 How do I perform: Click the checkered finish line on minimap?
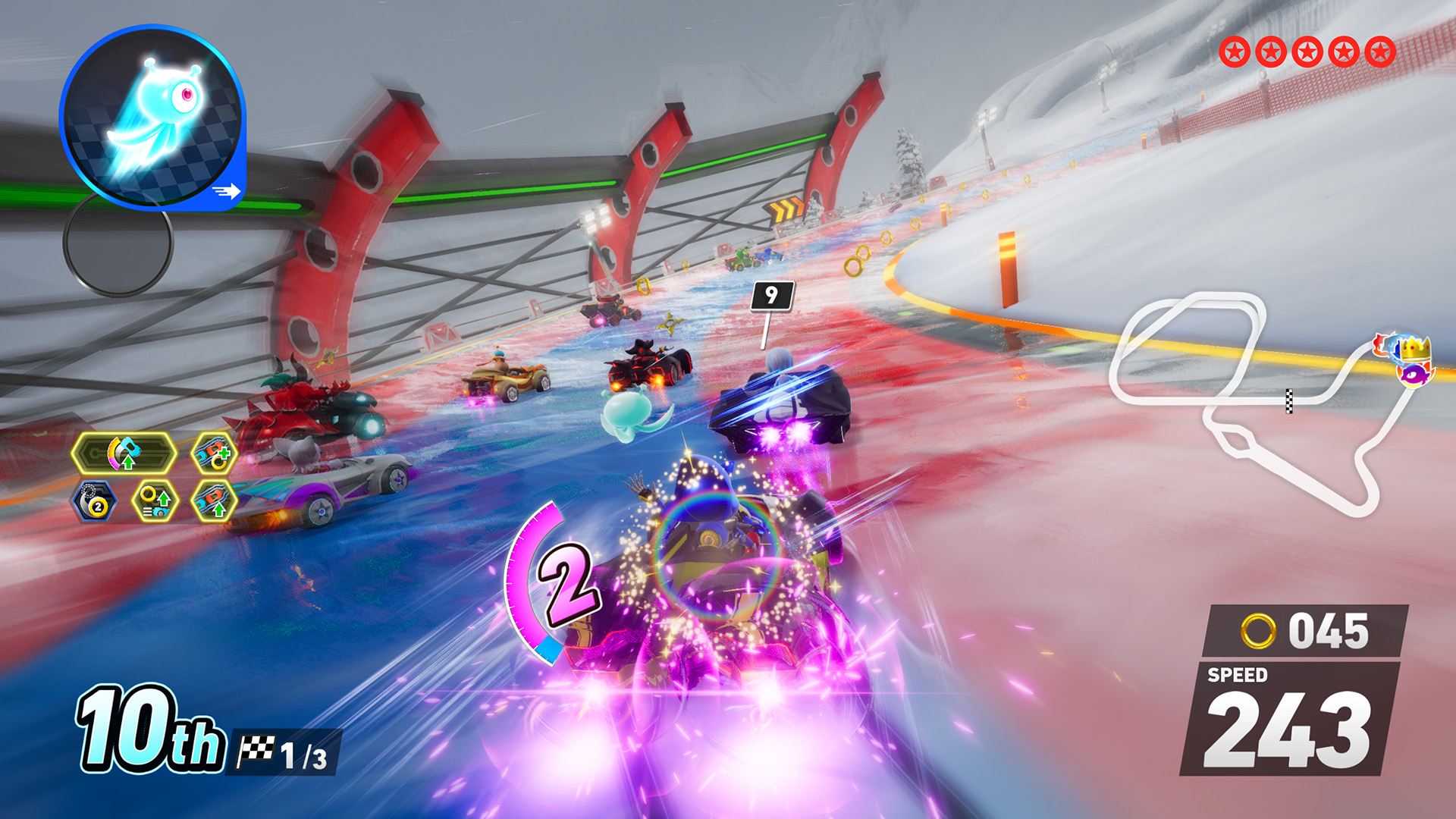pyautogui.click(x=1289, y=401)
